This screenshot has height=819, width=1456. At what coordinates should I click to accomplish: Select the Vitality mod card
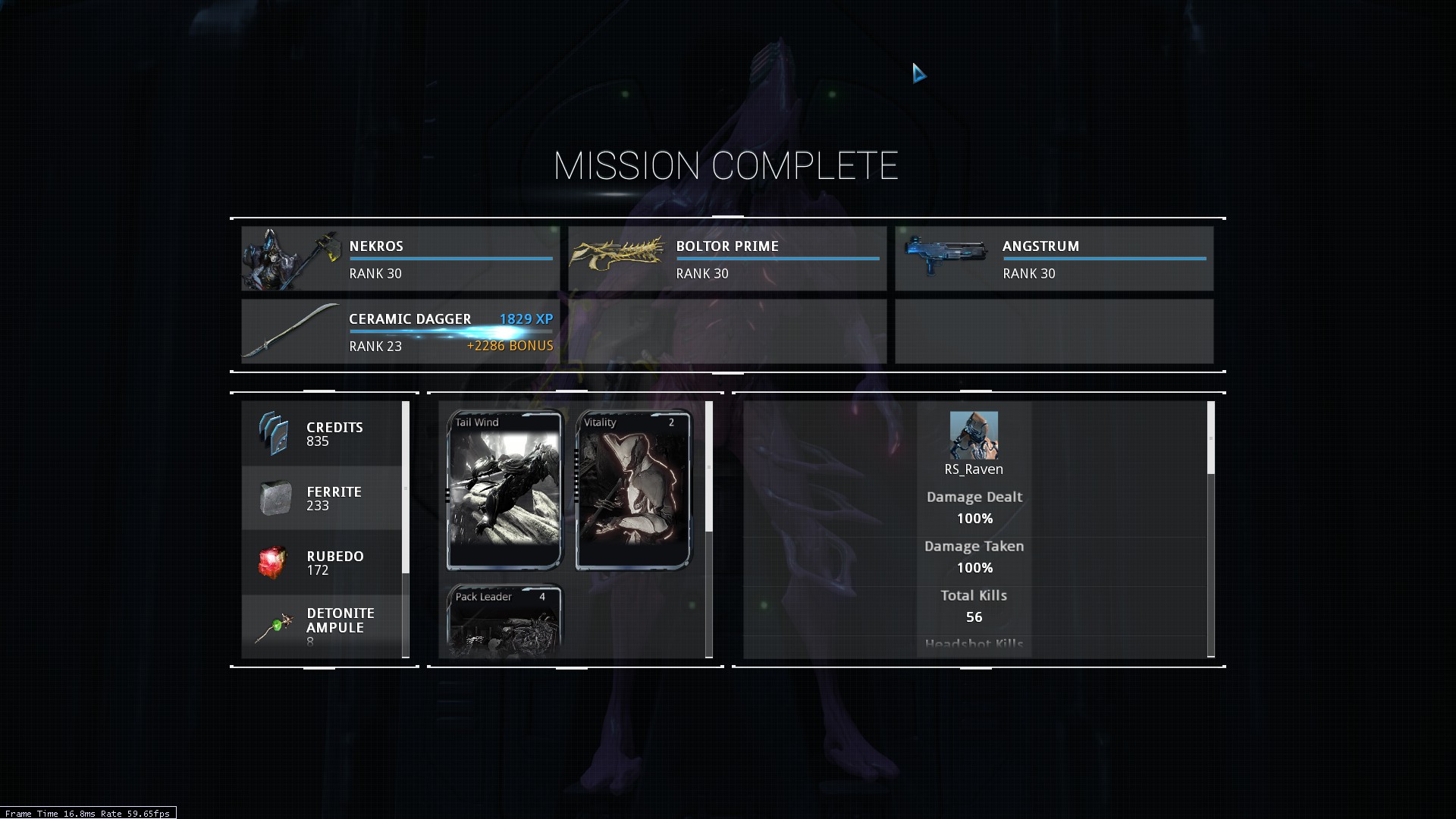(x=634, y=490)
